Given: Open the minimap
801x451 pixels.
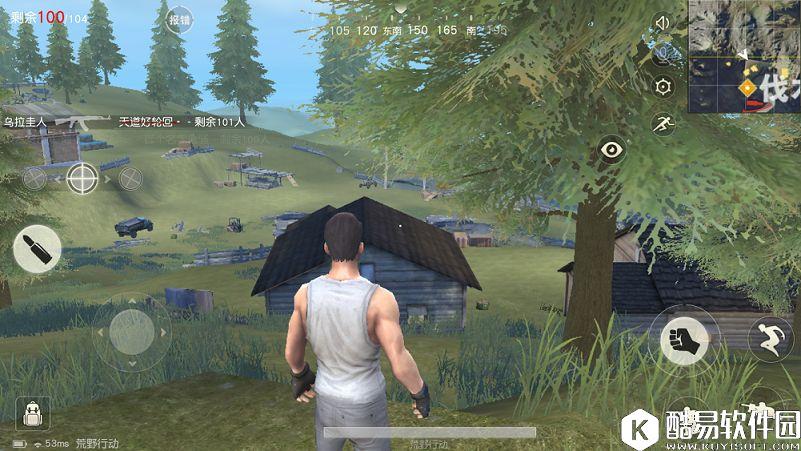Looking at the screenshot, I should coord(743,55).
